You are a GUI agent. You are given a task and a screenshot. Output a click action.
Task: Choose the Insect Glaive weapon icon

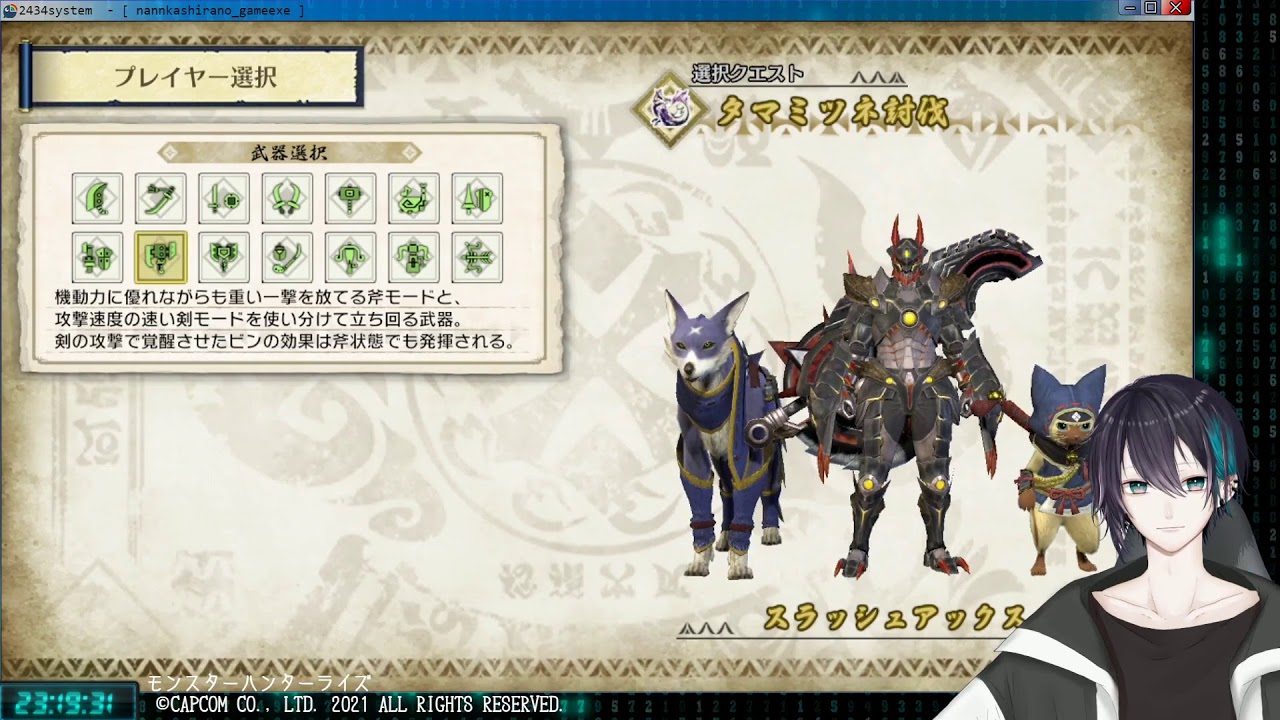(x=287, y=258)
